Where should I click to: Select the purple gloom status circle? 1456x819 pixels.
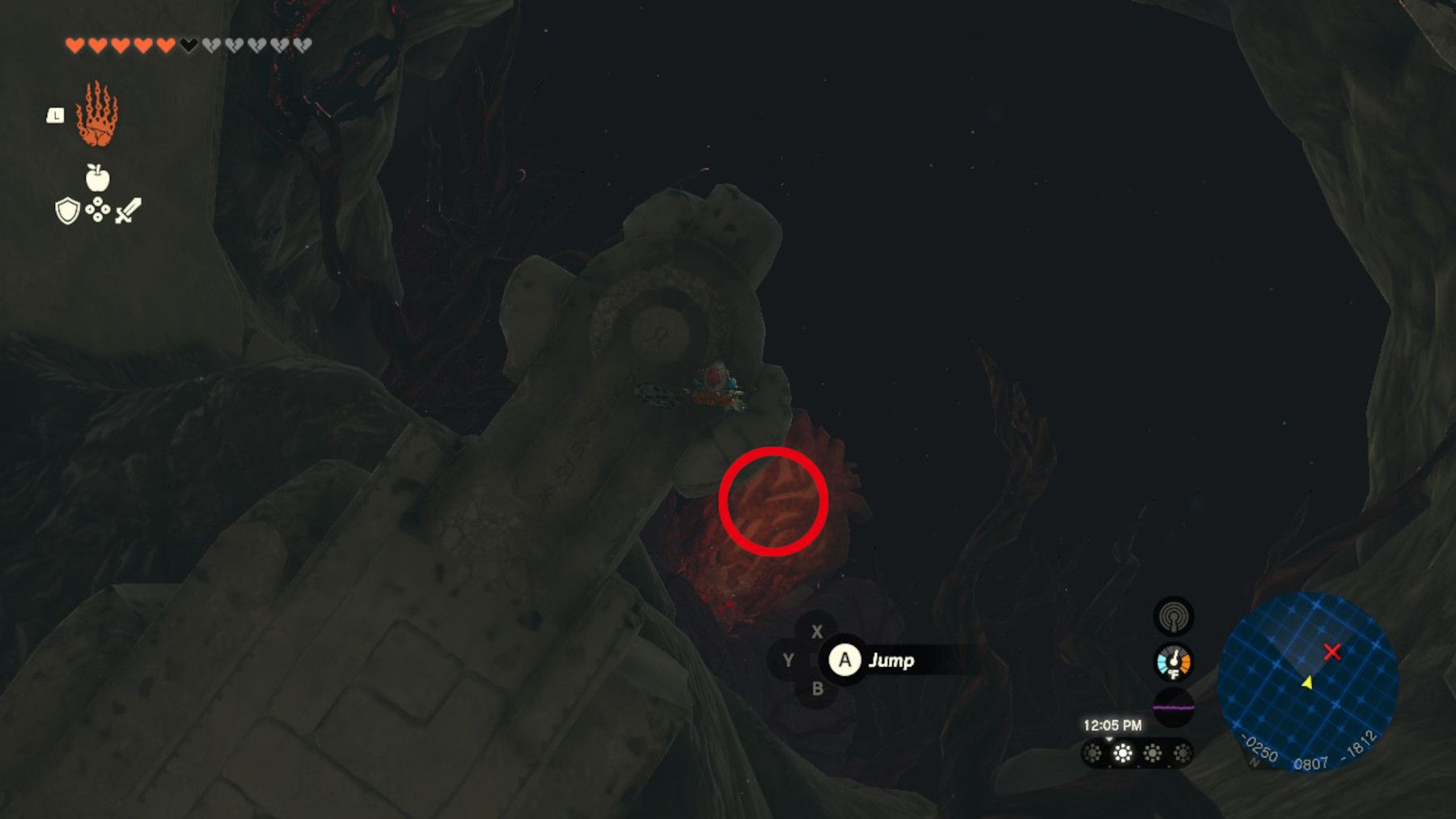point(1175,707)
